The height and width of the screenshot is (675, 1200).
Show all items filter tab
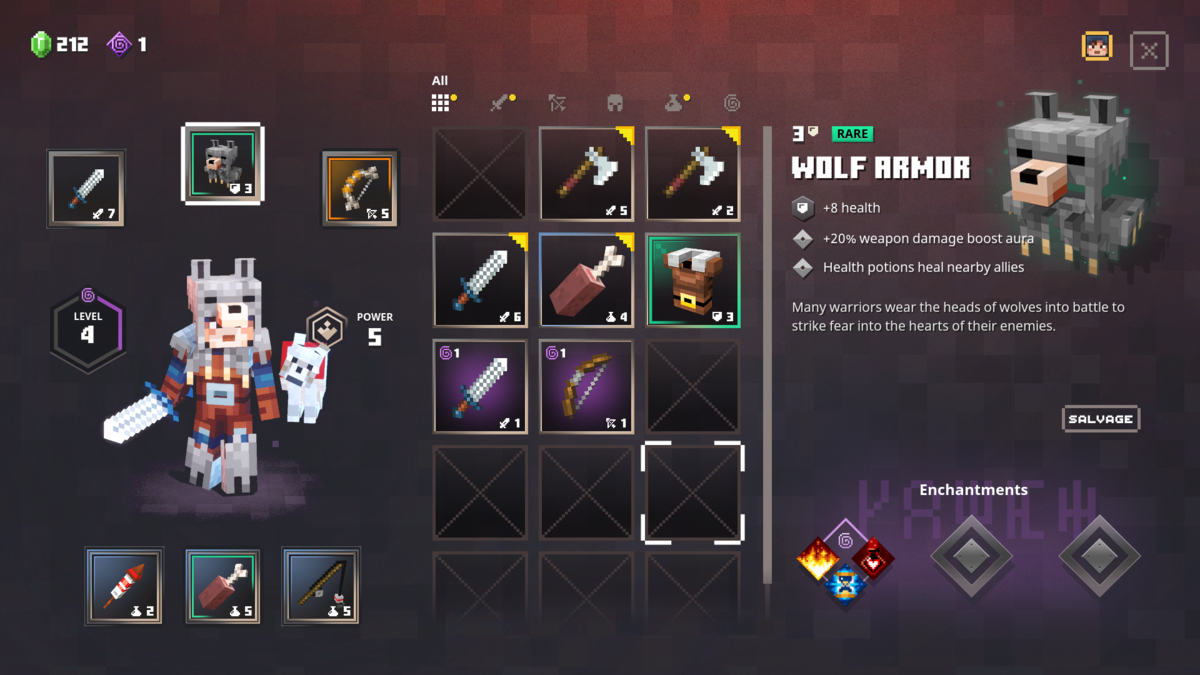[441, 102]
